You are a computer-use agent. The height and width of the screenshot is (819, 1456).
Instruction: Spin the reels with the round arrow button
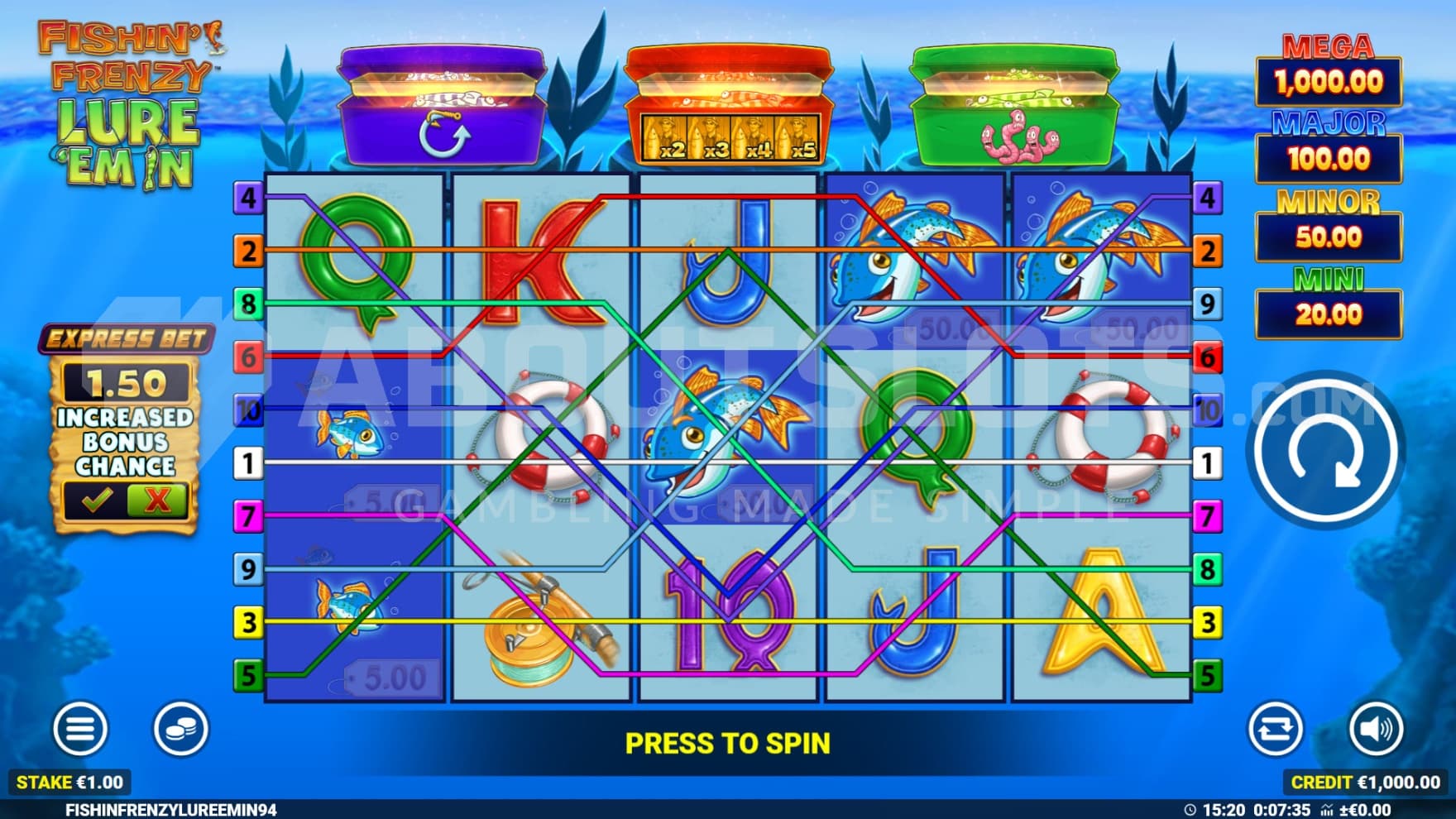(x=1325, y=451)
